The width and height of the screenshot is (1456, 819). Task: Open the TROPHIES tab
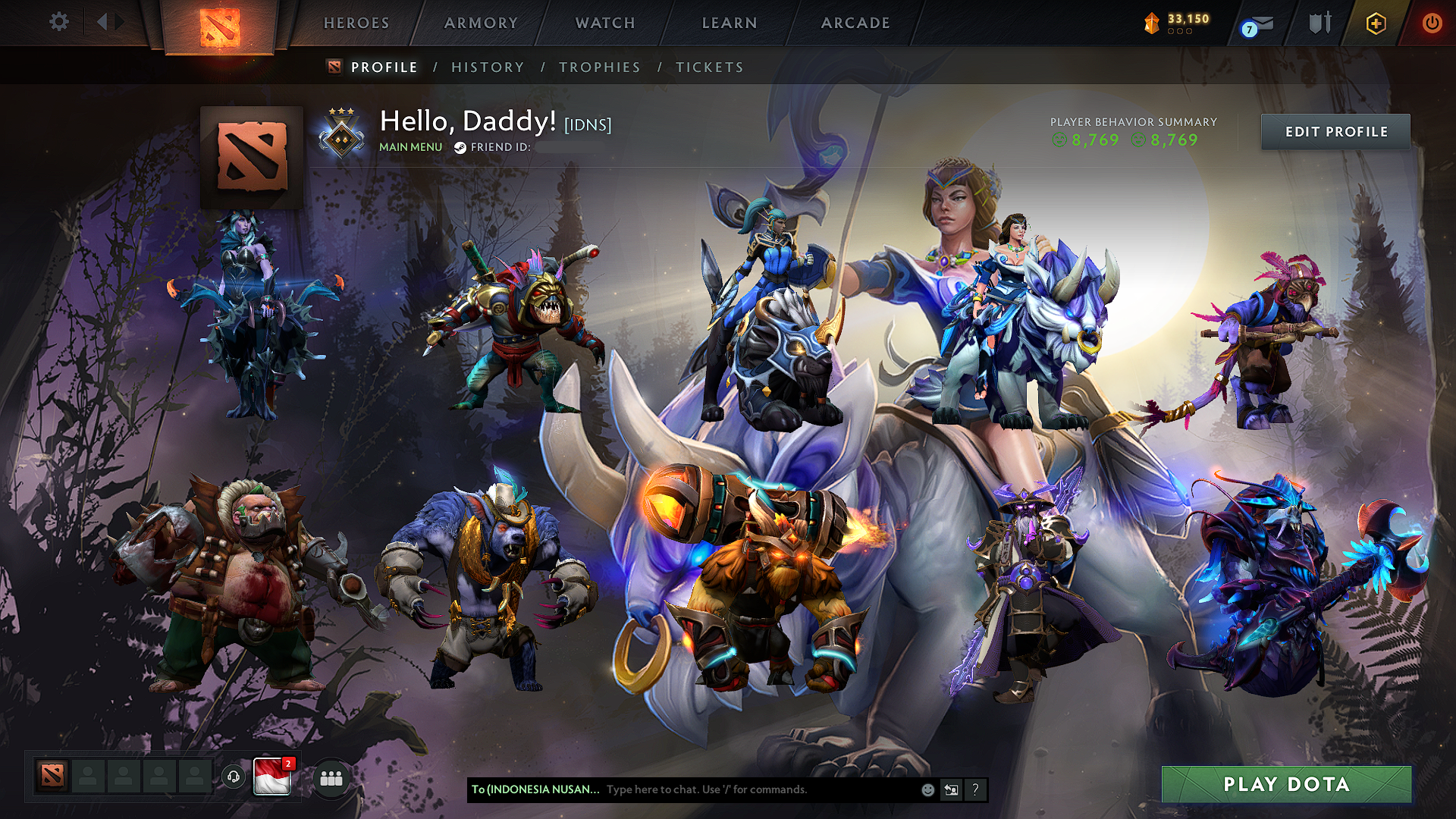click(599, 67)
